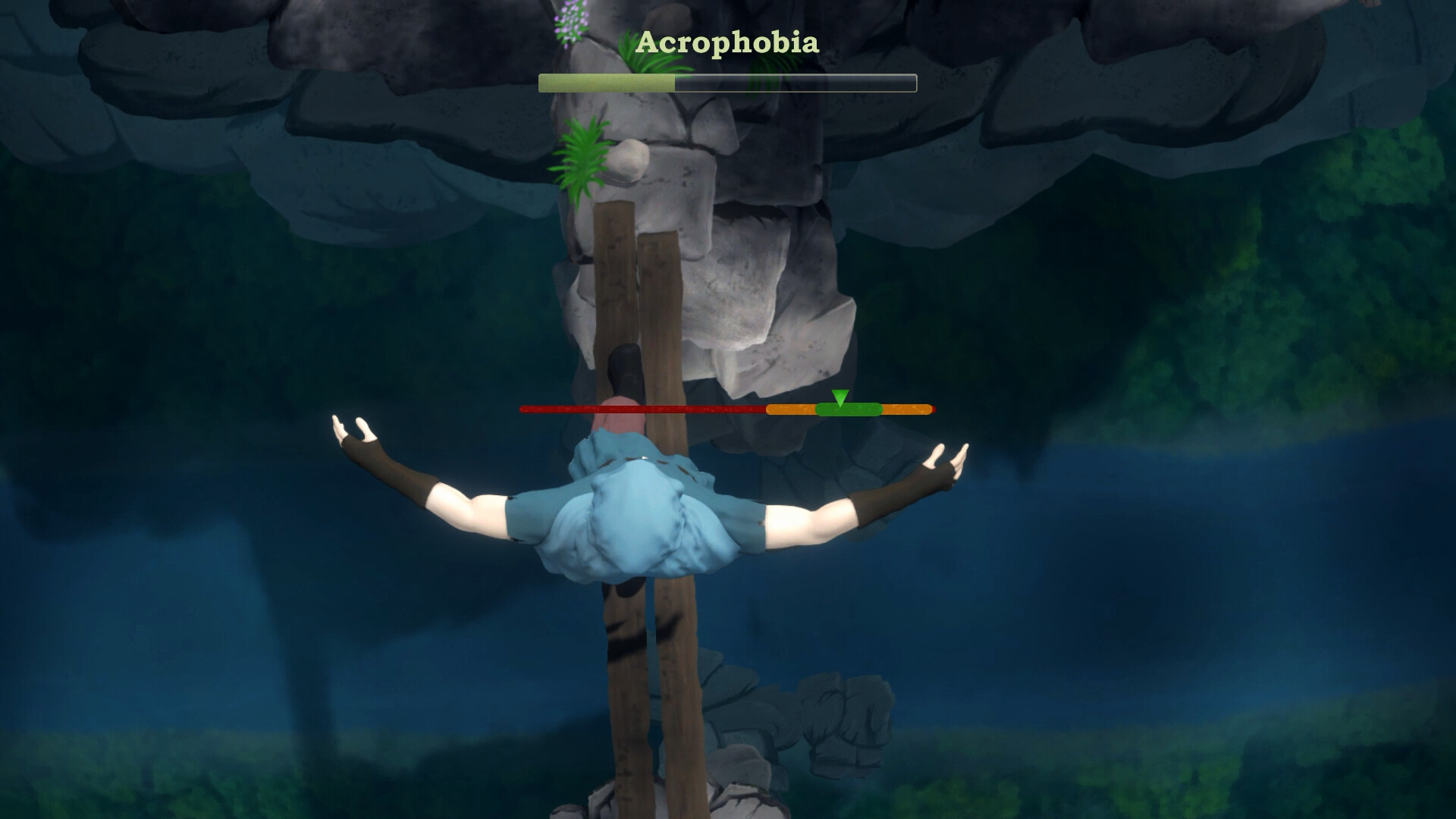Viewport: 1456px width, 819px height.
Task: Click the left orange zone of the balance meter
Action: click(789, 409)
